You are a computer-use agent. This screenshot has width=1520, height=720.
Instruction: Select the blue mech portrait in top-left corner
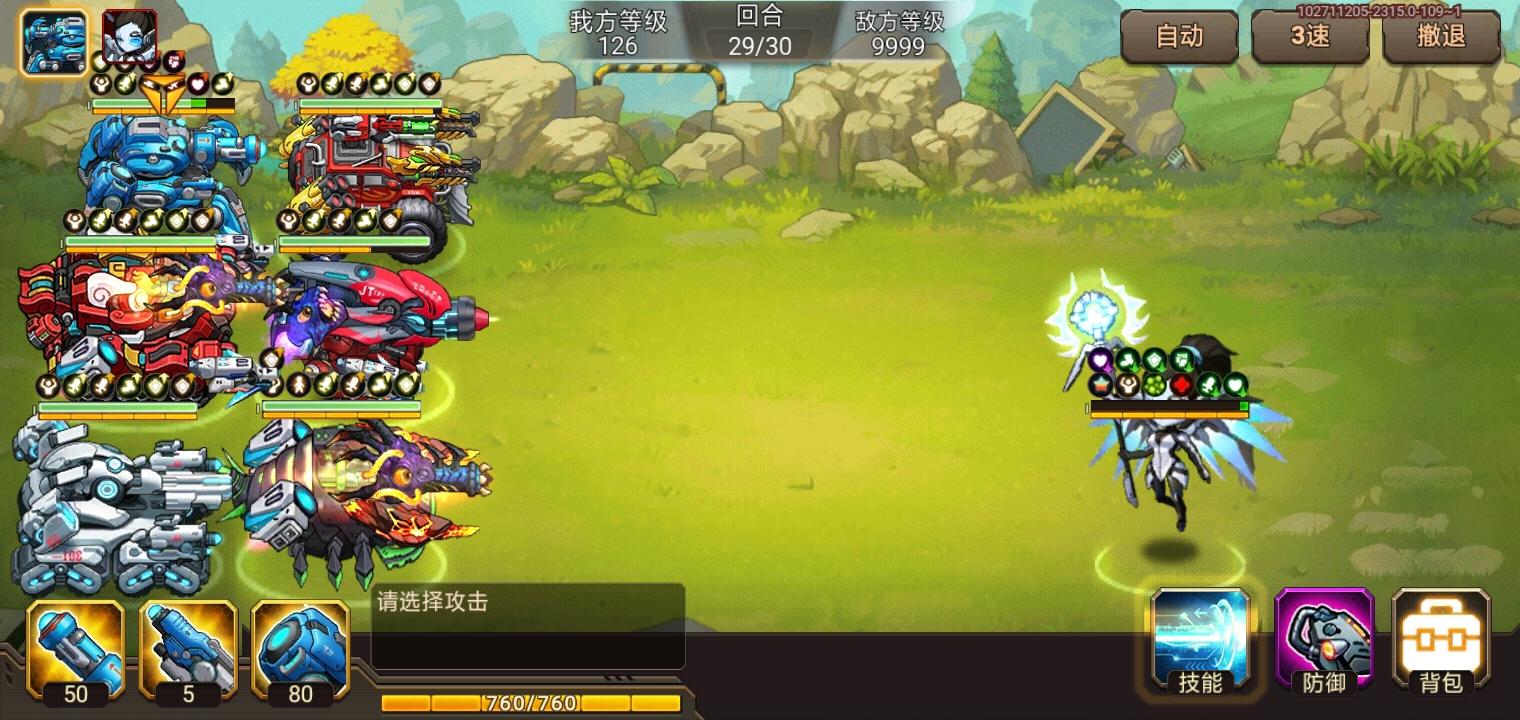click(53, 40)
